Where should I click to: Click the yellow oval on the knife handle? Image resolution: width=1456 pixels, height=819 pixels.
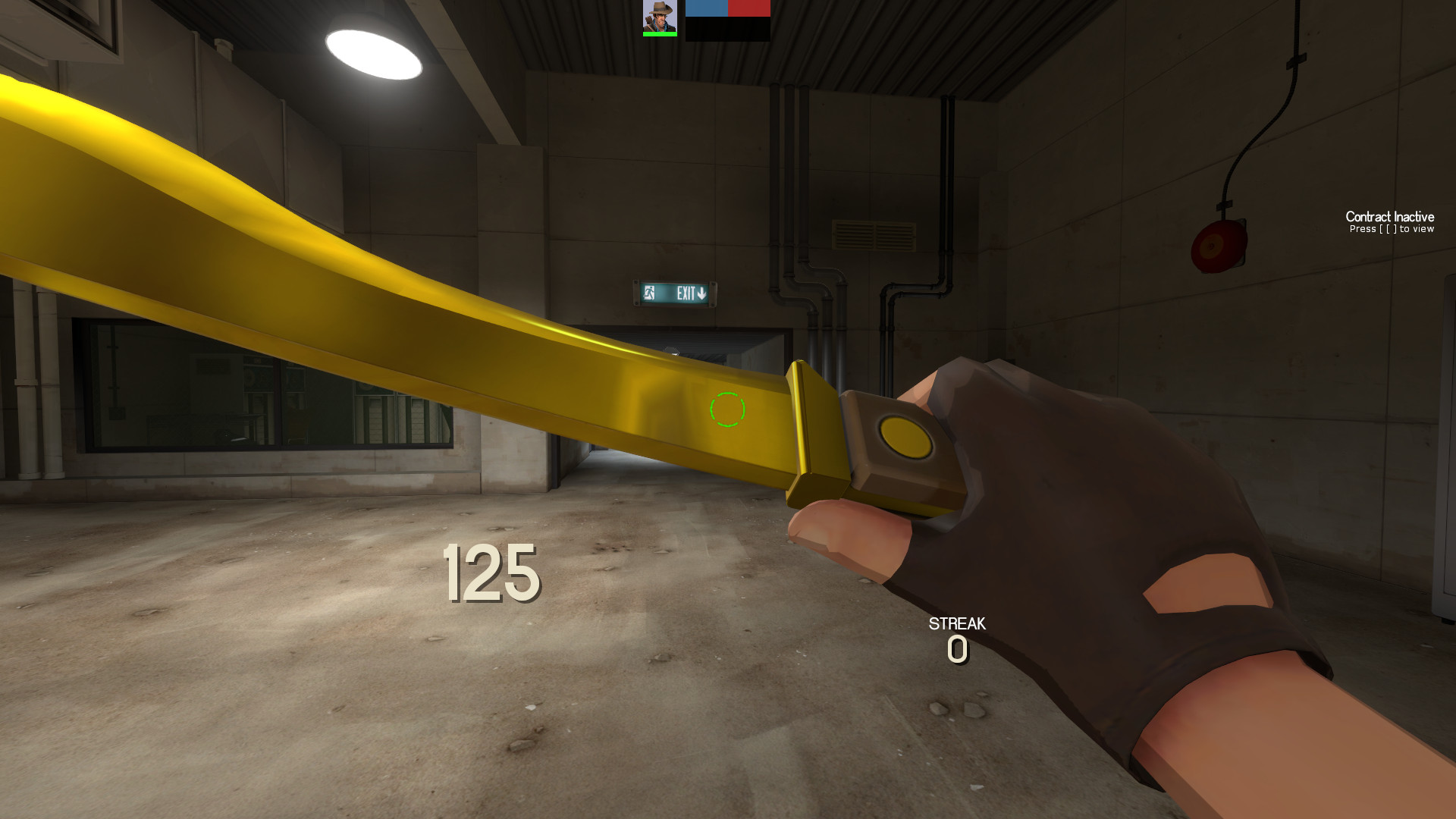pyautogui.click(x=908, y=438)
